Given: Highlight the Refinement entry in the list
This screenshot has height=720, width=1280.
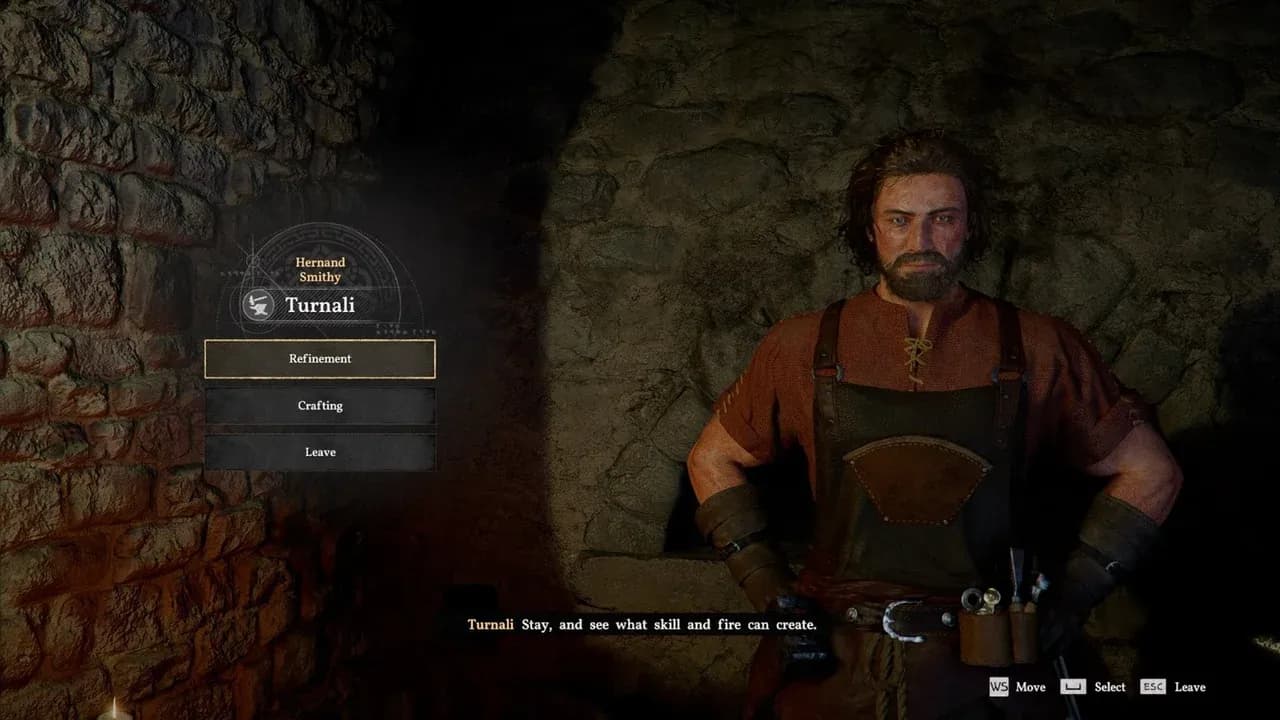Looking at the screenshot, I should pos(320,359).
